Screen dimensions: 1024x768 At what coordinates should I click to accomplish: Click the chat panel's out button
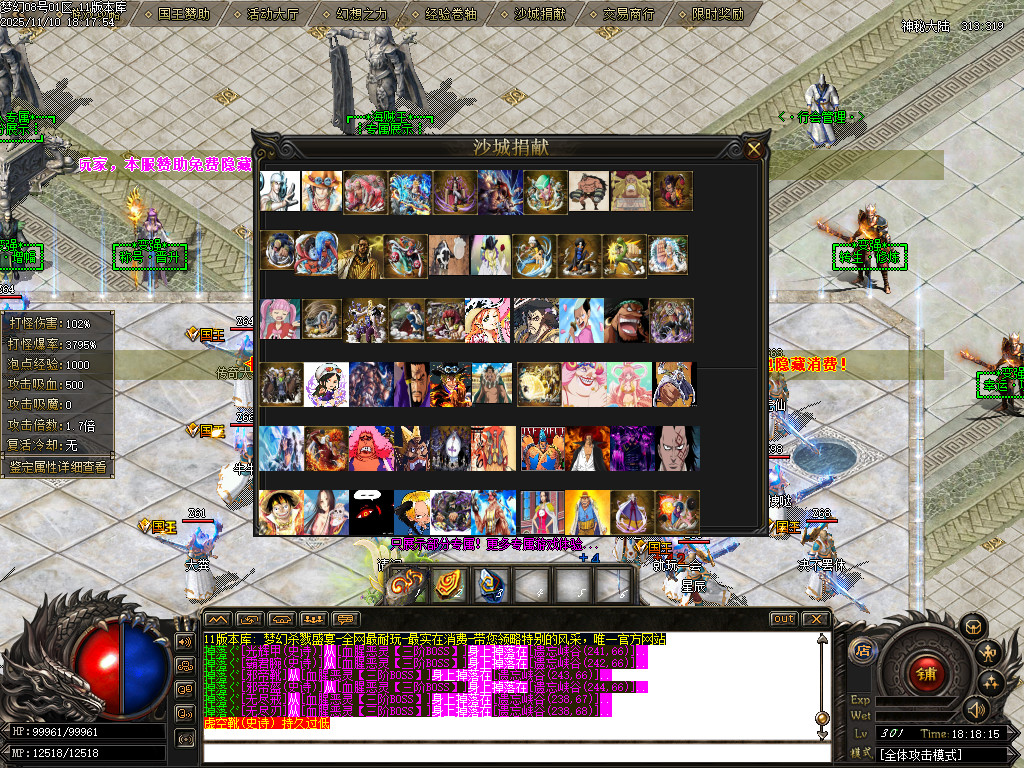[x=784, y=619]
